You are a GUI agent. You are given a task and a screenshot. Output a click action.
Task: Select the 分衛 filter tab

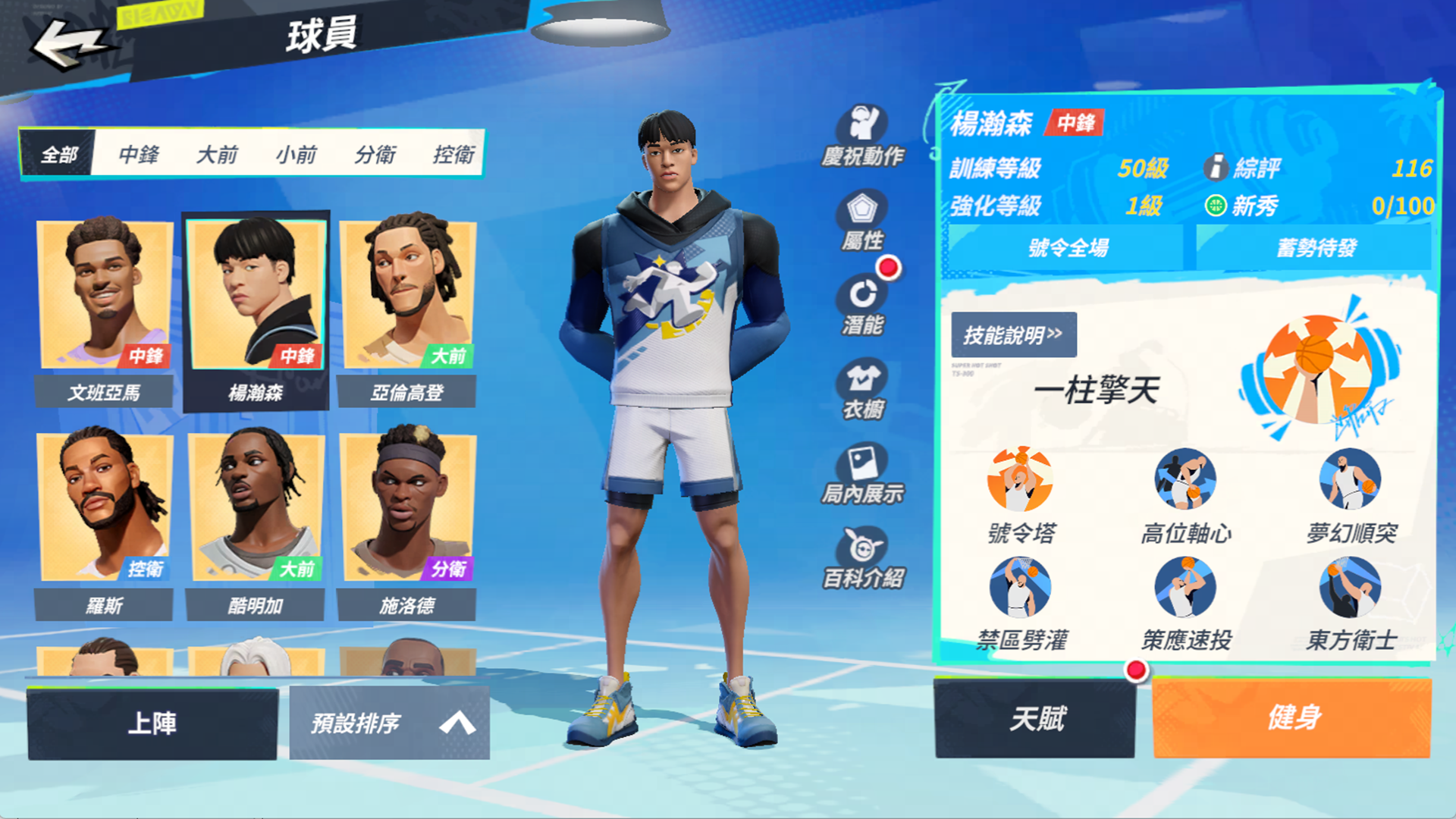375,155
